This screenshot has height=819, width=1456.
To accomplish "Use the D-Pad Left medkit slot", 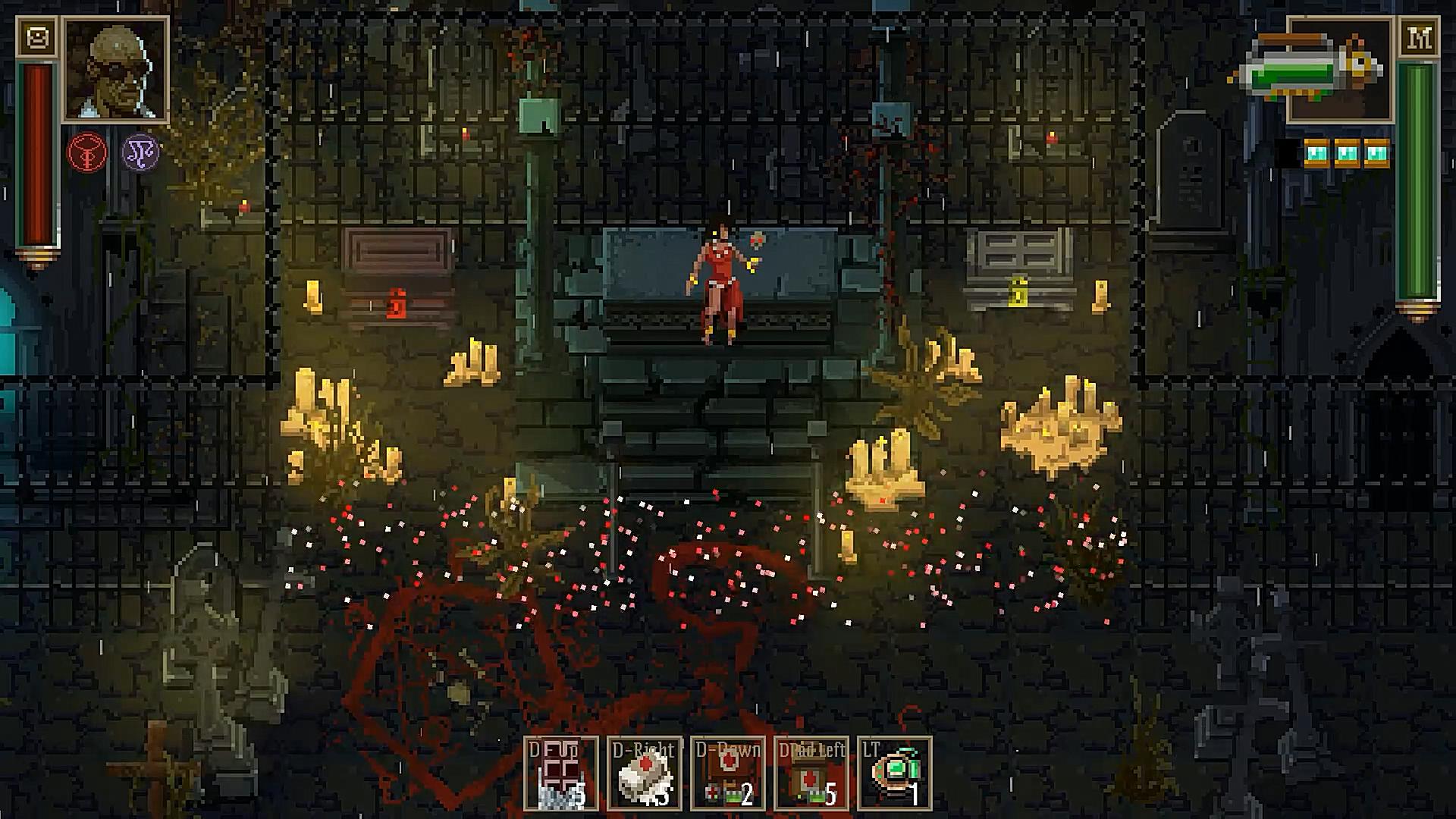I will pyautogui.click(x=811, y=773).
